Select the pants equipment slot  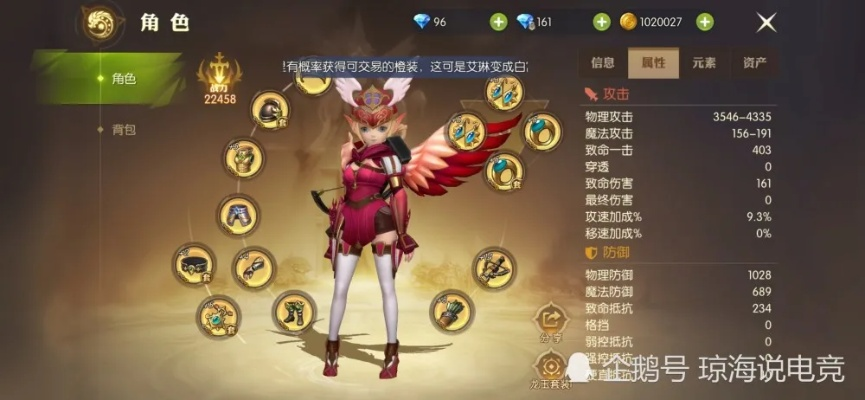tap(237, 214)
